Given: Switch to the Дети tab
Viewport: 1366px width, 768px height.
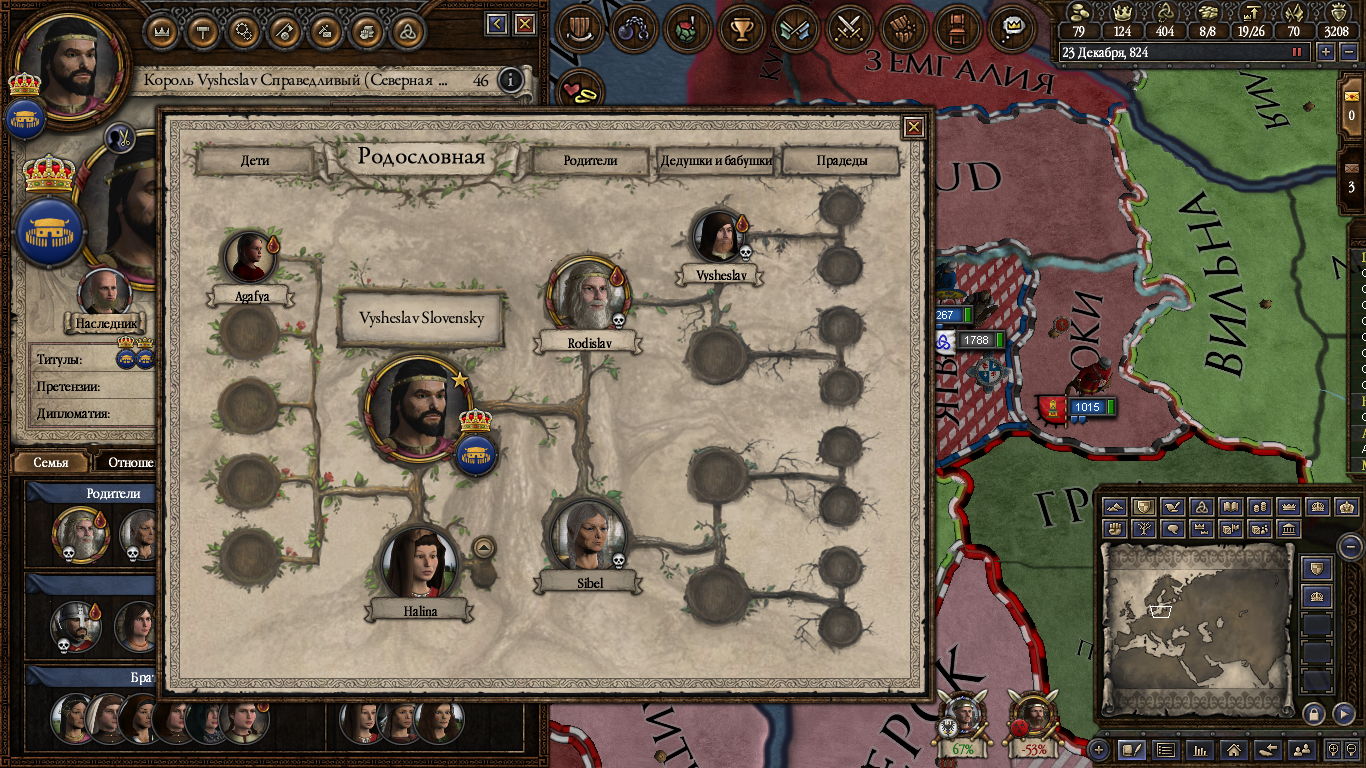Looking at the screenshot, I should tap(254, 160).
